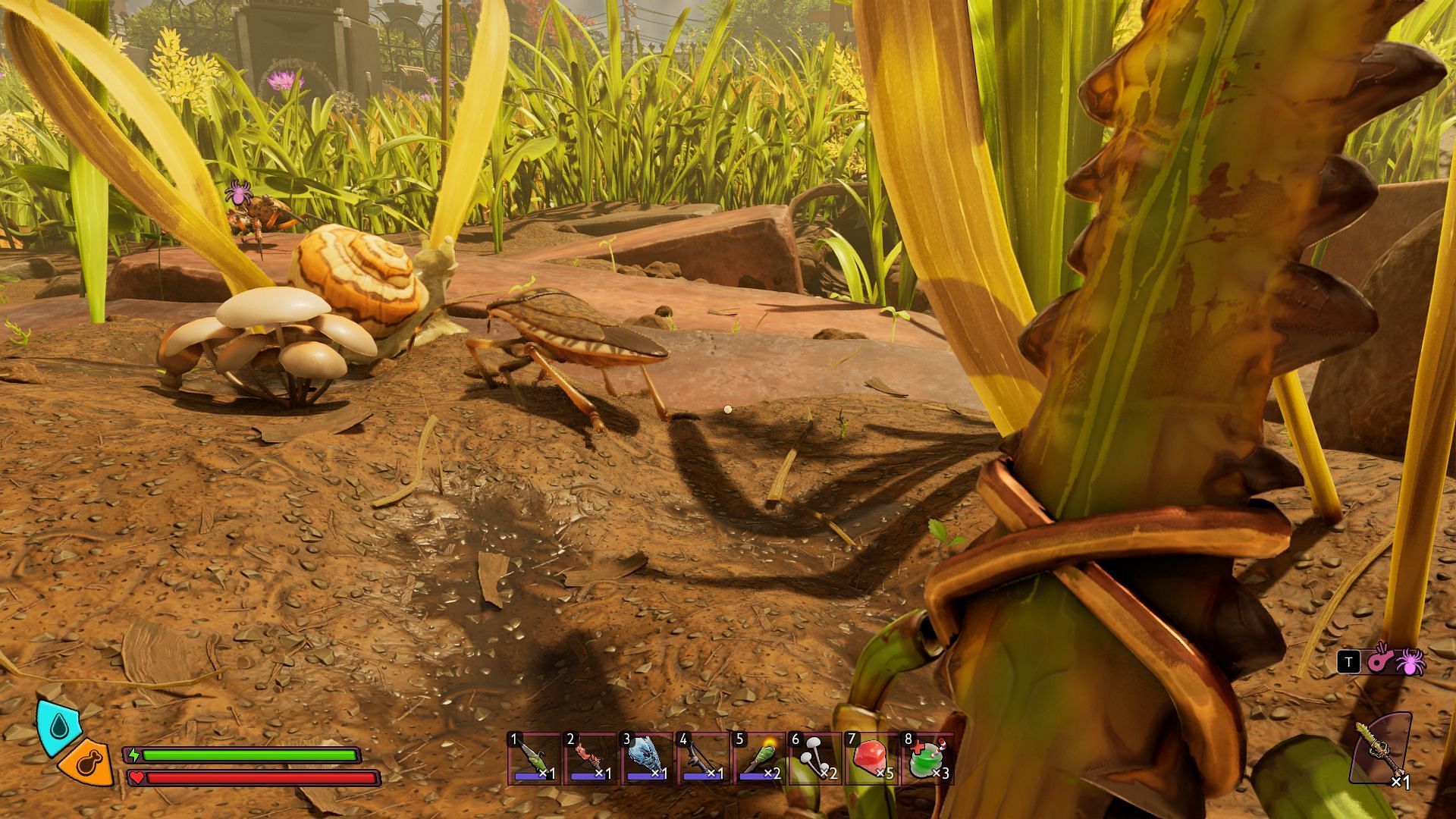1456x819 pixels.
Task: Equip the torch in slot 5
Action: pyautogui.click(x=759, y=758)
